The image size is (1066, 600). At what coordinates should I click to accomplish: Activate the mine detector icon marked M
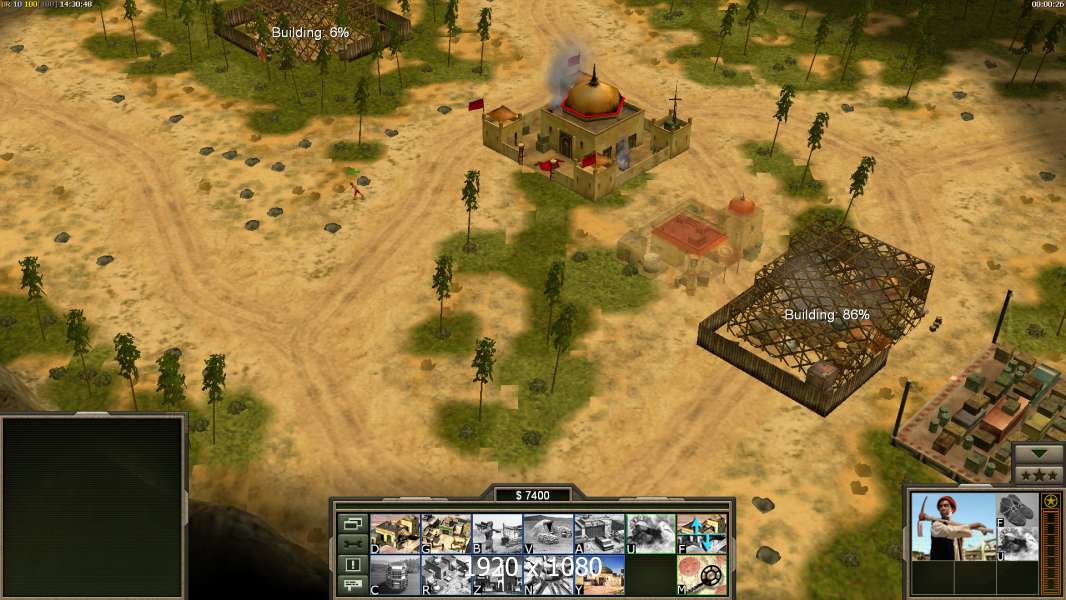[x=701, y=575]
